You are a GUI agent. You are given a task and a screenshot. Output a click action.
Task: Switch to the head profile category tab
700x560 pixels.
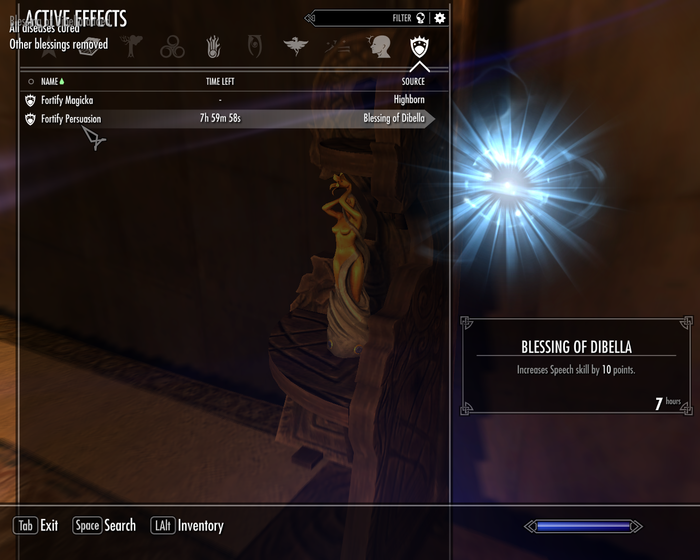tap(380, 46)
